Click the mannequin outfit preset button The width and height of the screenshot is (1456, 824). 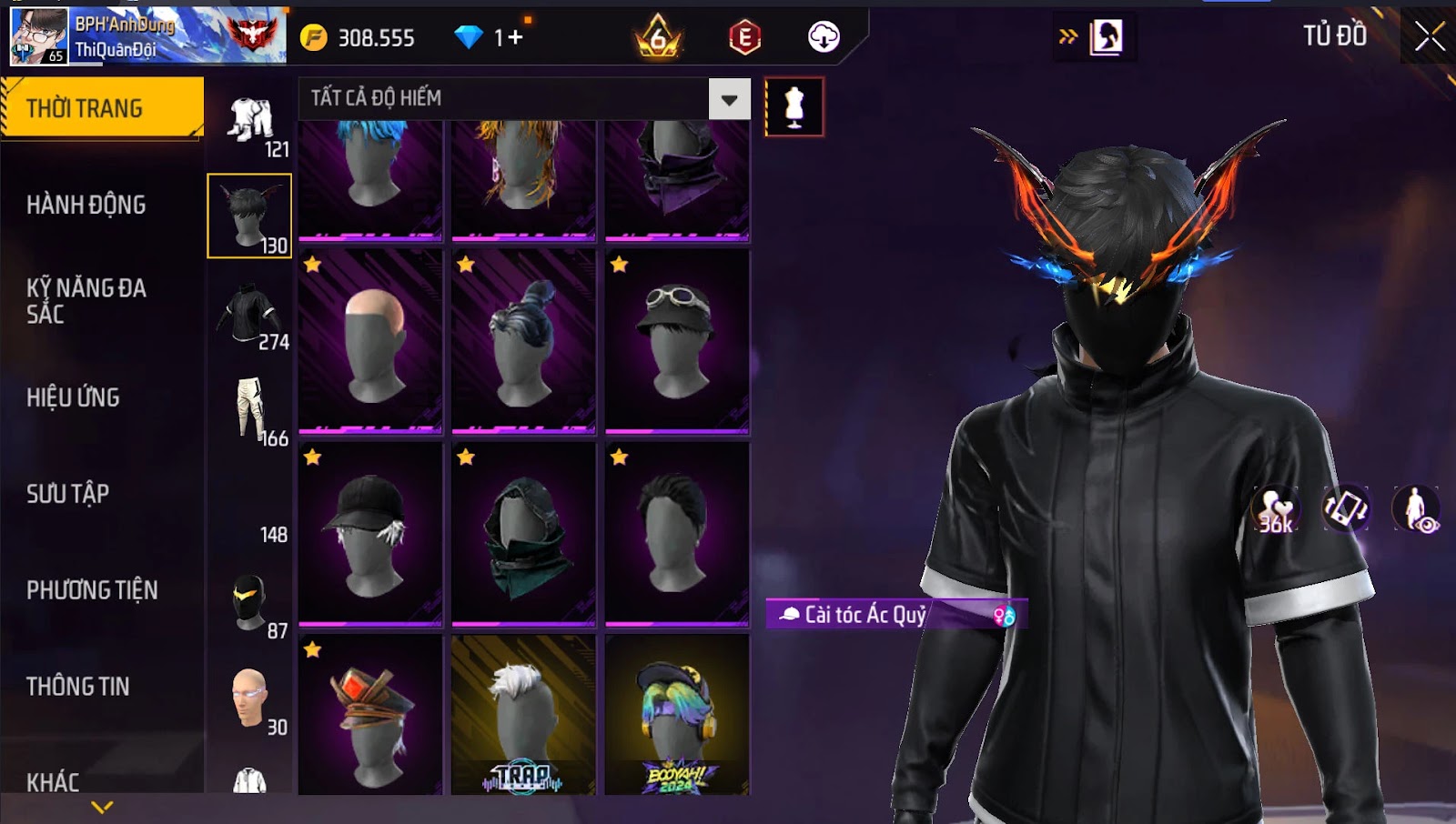pyautogui.click(x=794, y=107)
